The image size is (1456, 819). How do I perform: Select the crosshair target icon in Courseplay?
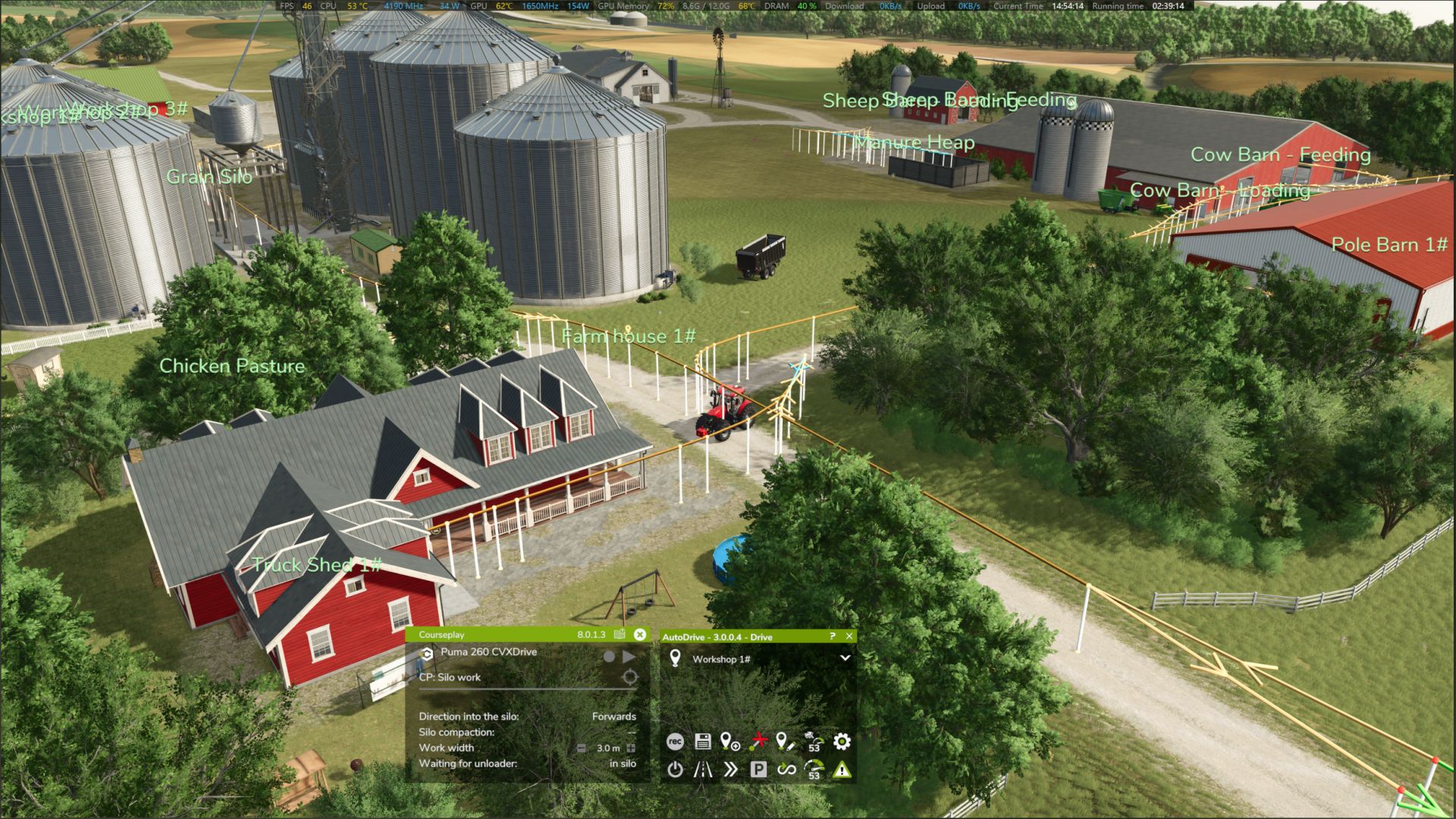[629, 677]
